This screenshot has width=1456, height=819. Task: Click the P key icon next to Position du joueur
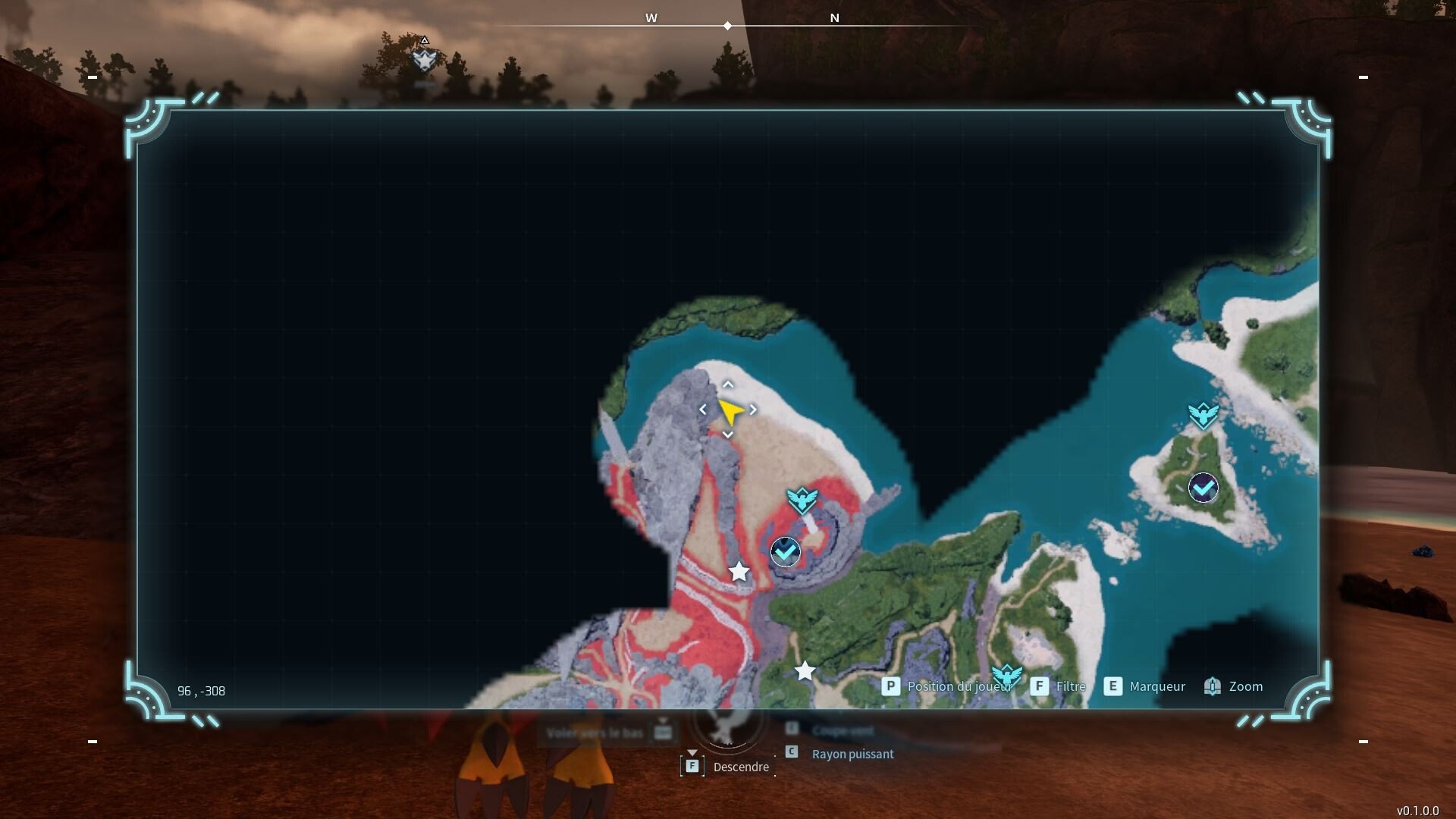890,686
